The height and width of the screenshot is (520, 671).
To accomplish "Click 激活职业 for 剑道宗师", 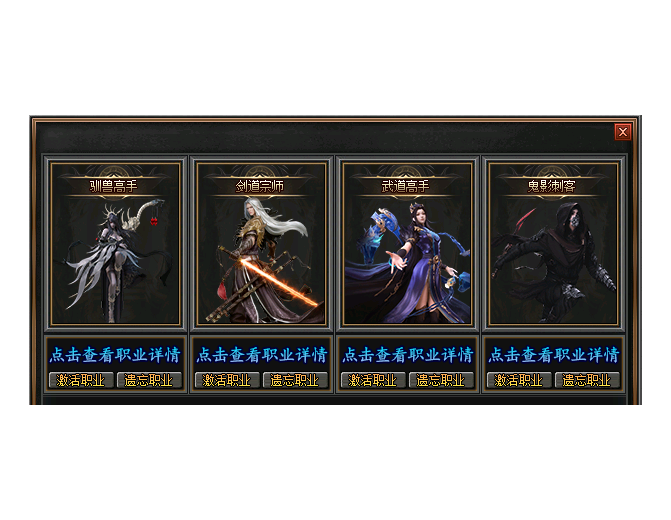I will coord(227,380).
